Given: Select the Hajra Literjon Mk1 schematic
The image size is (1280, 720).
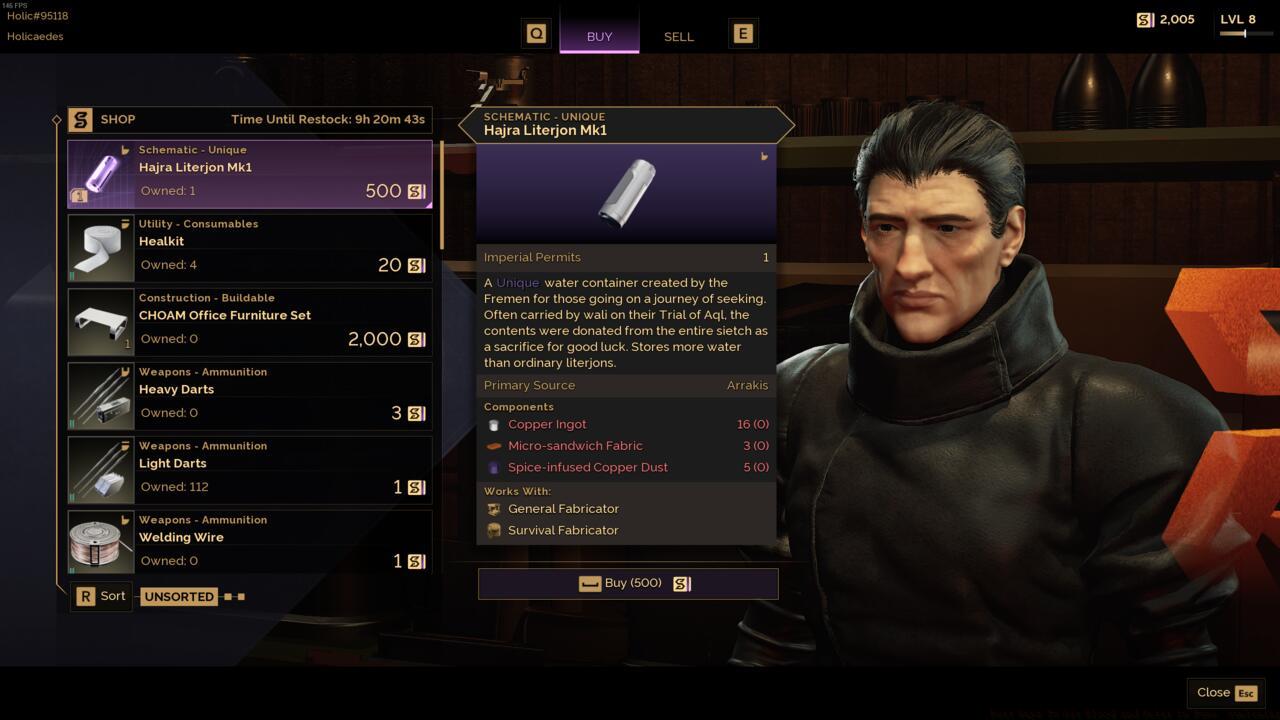Looking at the screenshot, I should 250,175.
